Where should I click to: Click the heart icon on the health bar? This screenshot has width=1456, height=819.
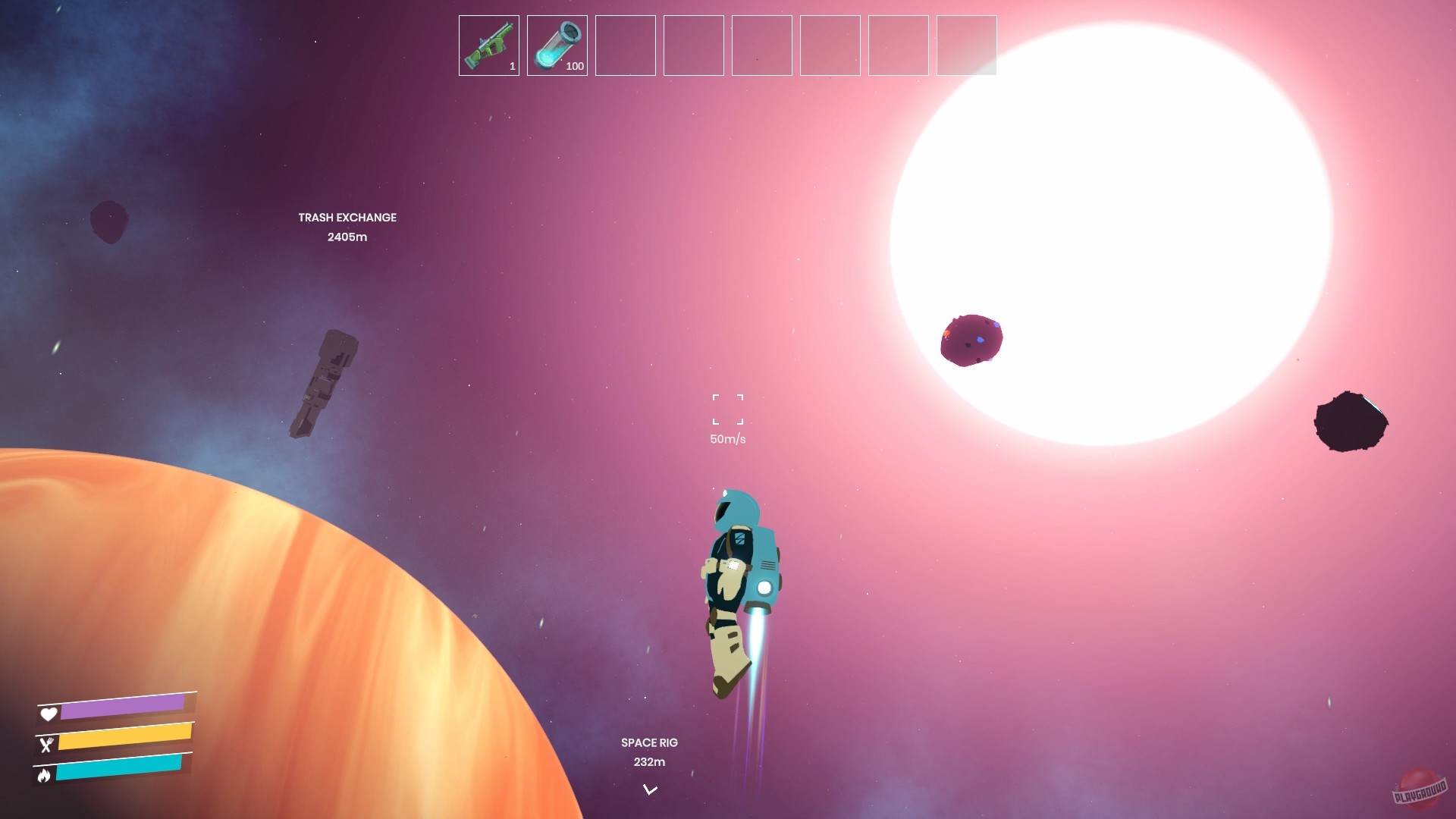(49, 714)
